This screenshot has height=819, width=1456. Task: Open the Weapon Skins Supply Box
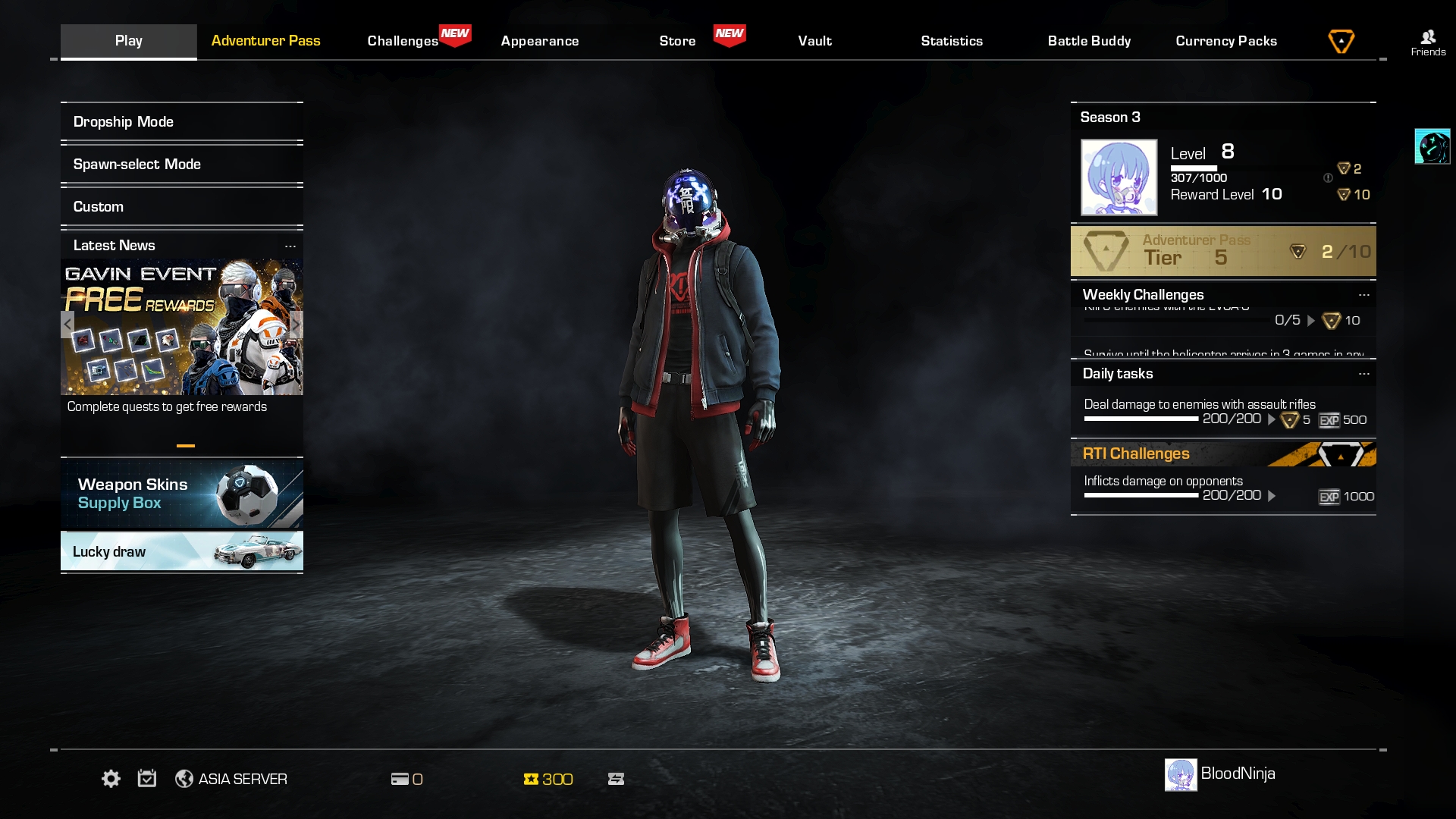(x=182, y=494)
